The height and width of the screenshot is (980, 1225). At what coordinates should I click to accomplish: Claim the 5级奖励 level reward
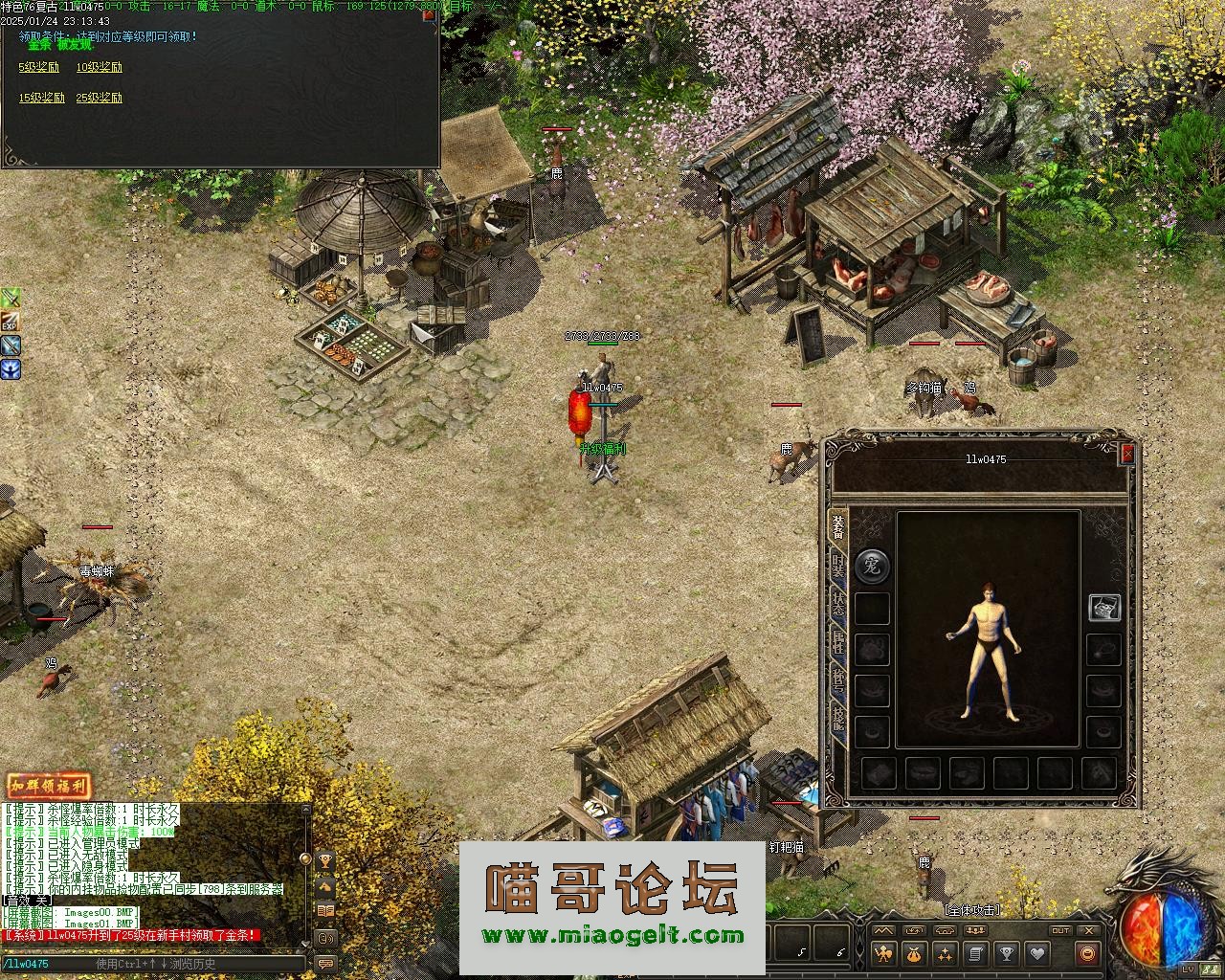pyautogui.click(x=38, y=68)
